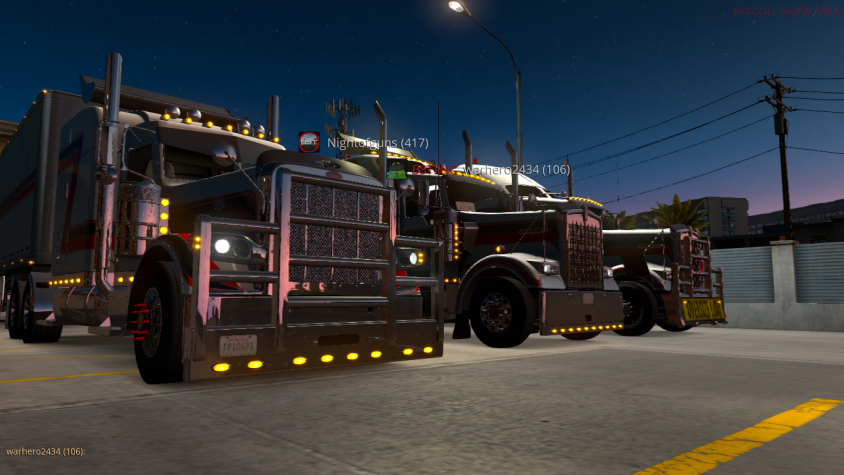
Task: Click the round avatar beside Nightofguns
Action: click(x=309, y=142)
